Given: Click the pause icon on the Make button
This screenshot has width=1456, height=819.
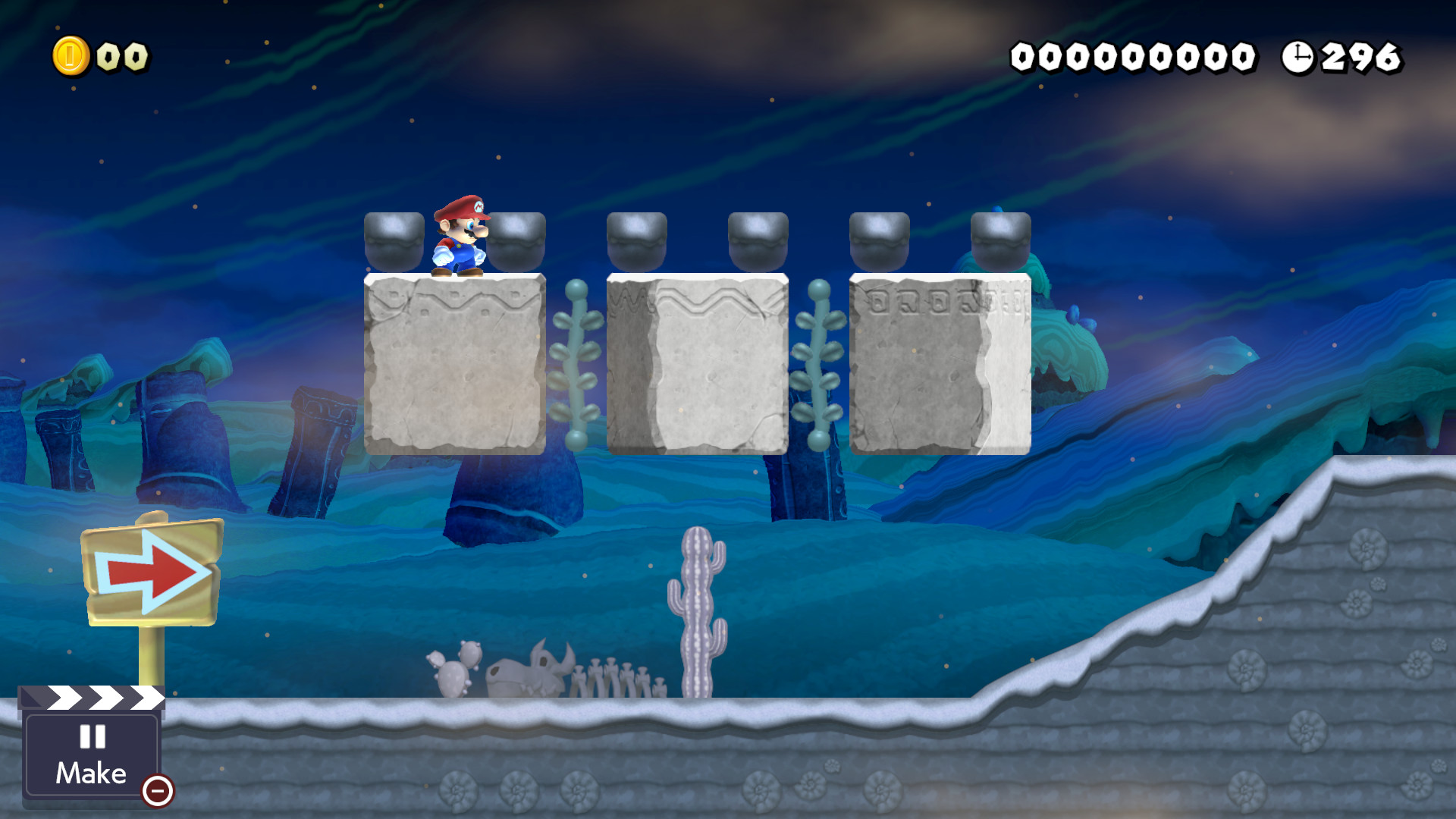Looking at the screenshot, I should 93,736.
